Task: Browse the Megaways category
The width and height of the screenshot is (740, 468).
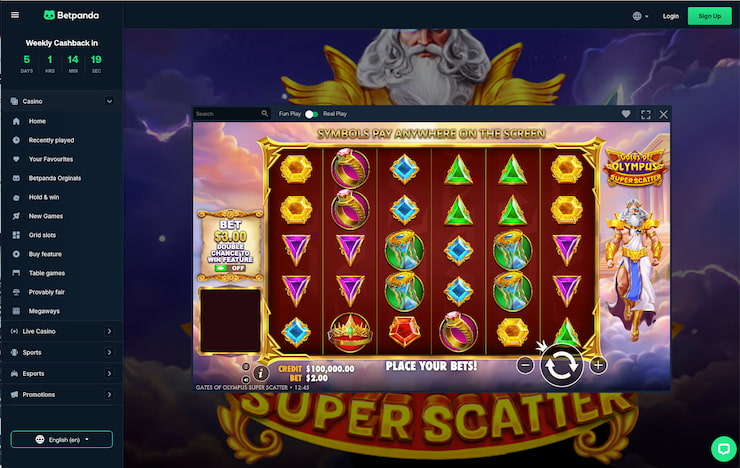Action: [x=44, y=311]
